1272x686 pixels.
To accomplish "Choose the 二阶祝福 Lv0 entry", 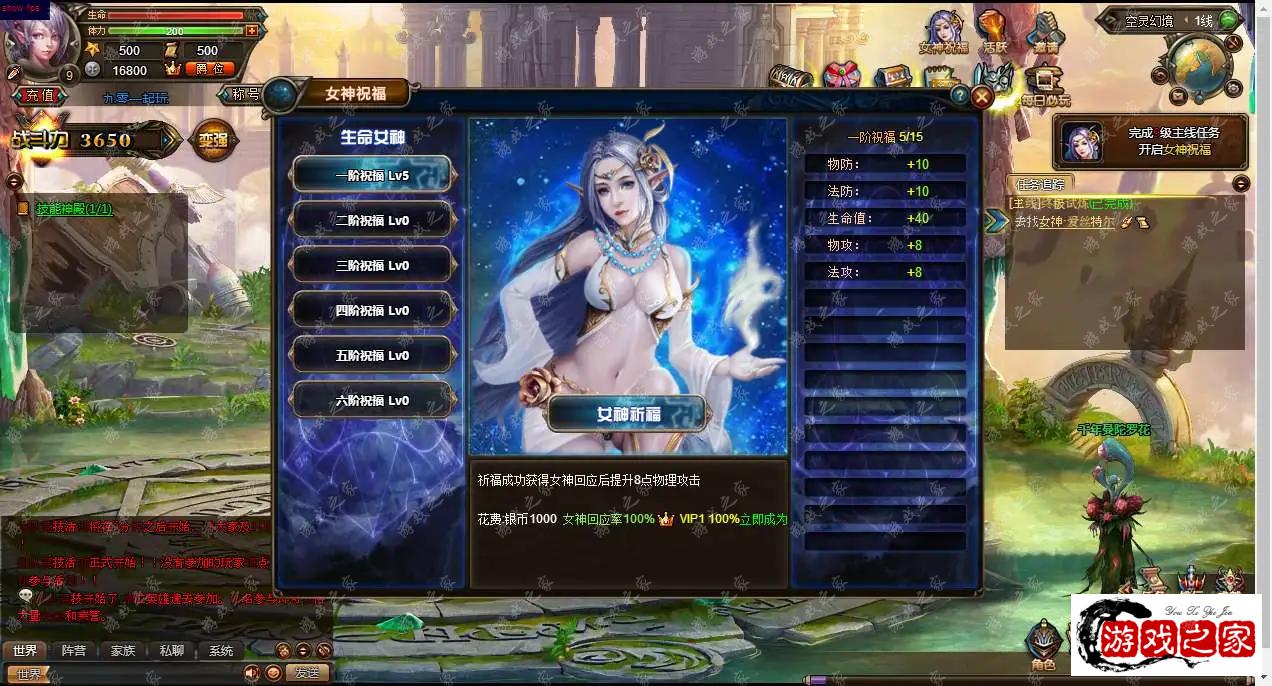I will click(x=372, y=220).
